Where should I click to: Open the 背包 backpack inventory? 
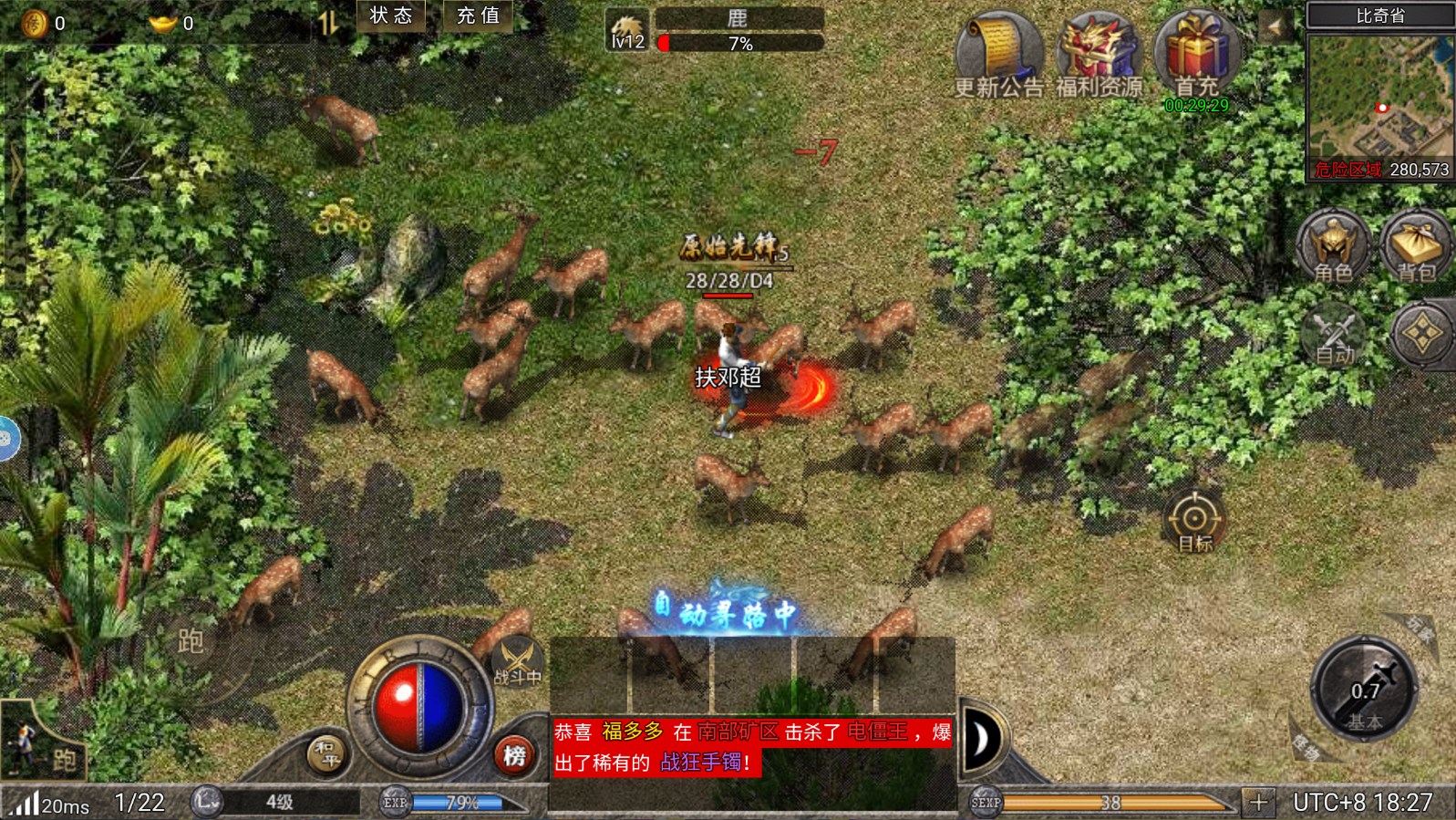[1416, 246]
